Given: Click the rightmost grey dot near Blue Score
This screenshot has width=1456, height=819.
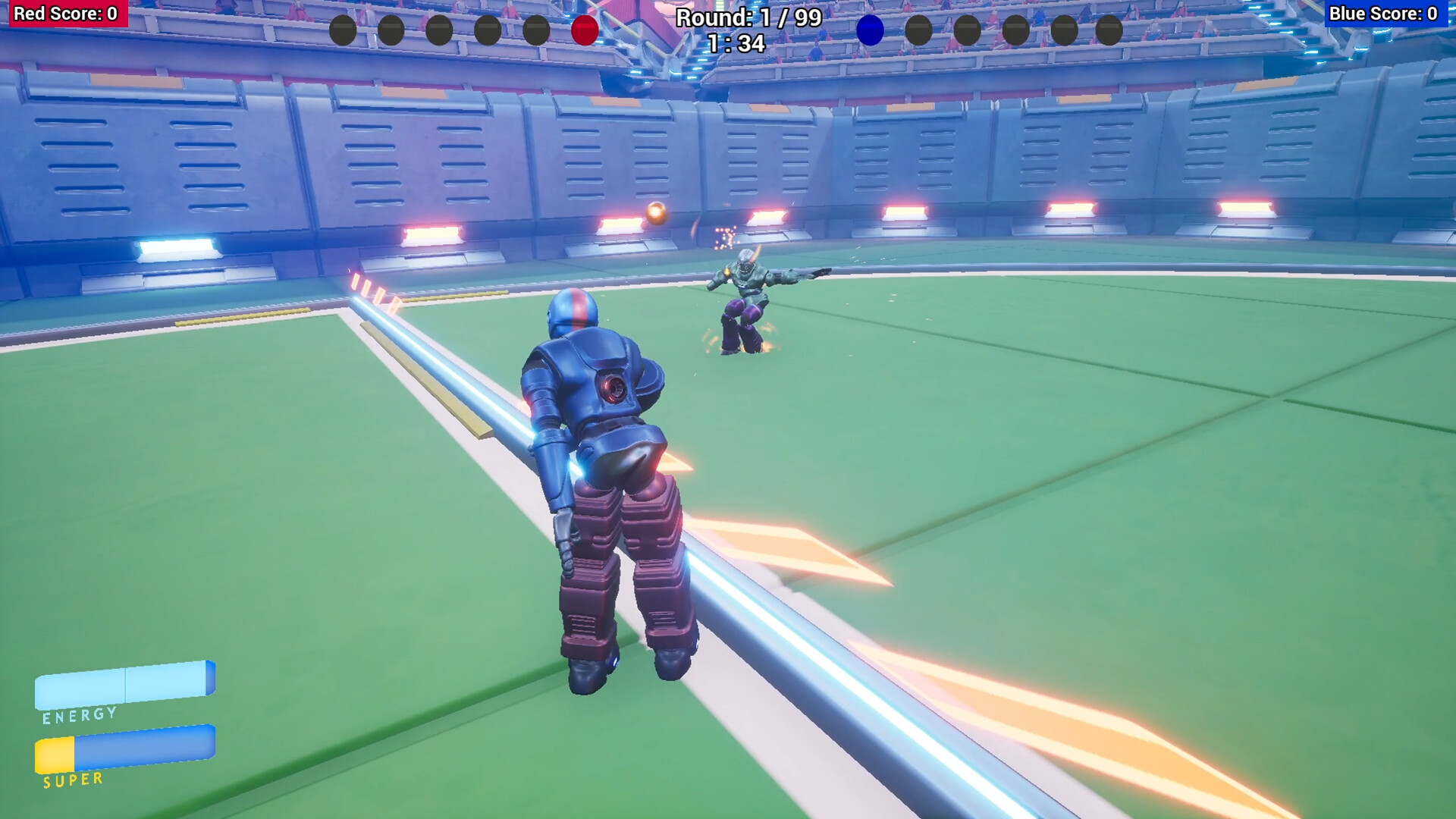Looking at the screenshot, I should coord(1109,29).
